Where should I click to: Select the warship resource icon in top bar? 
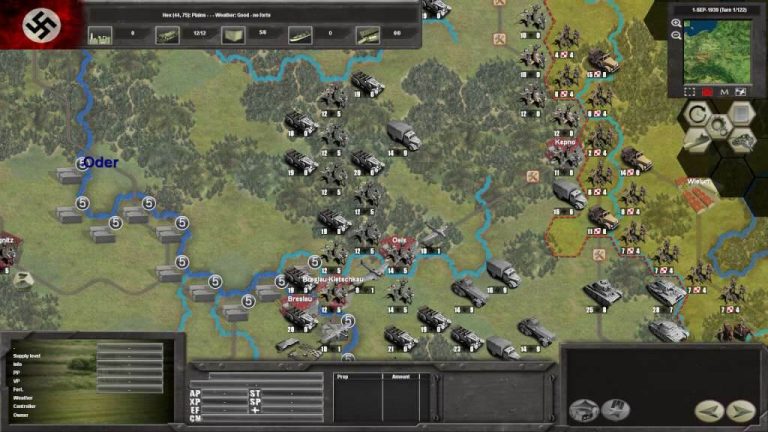pos(300,34)
